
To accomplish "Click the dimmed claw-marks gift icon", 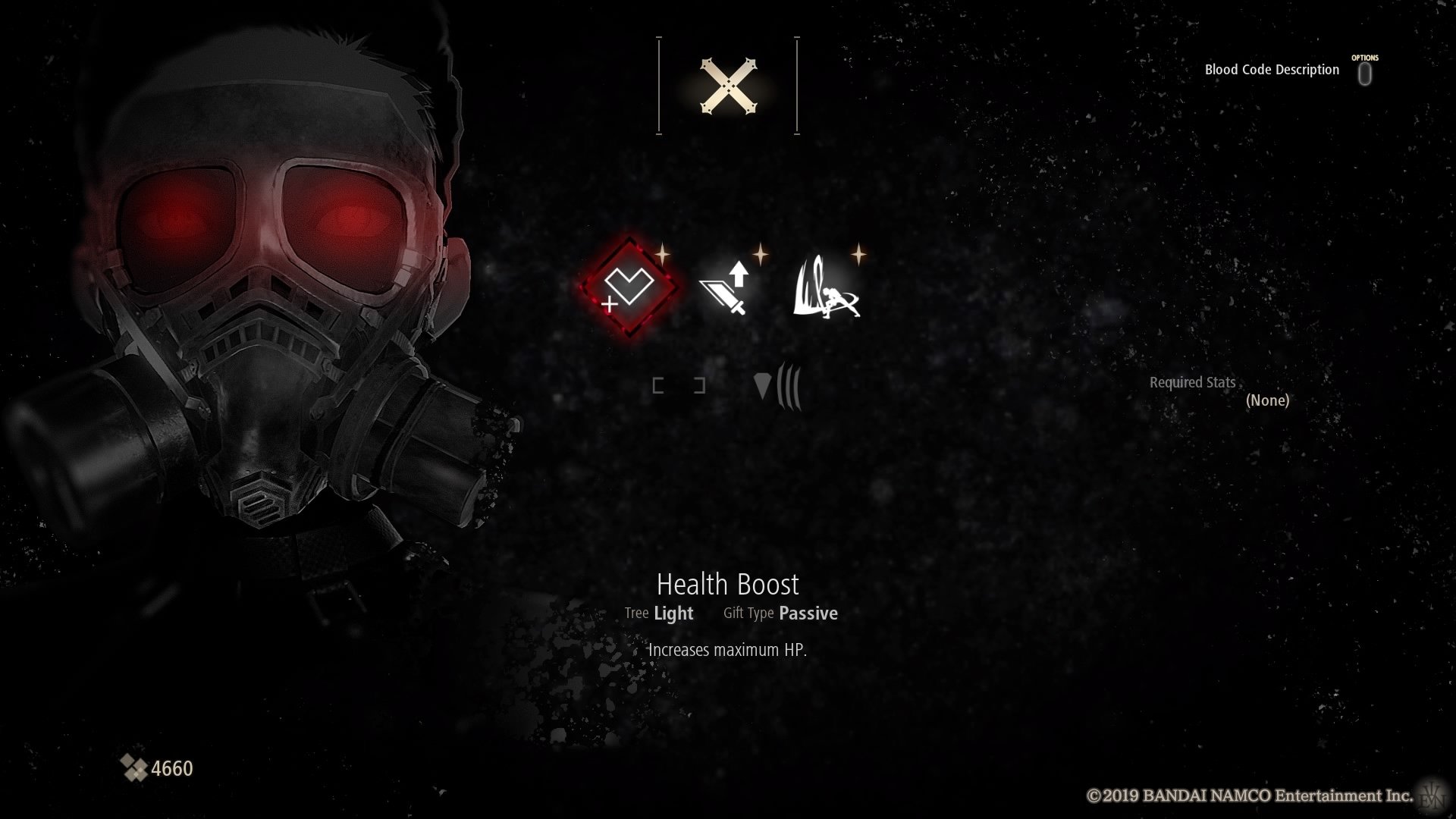I will pyautogui.click(x=778, y=386).
